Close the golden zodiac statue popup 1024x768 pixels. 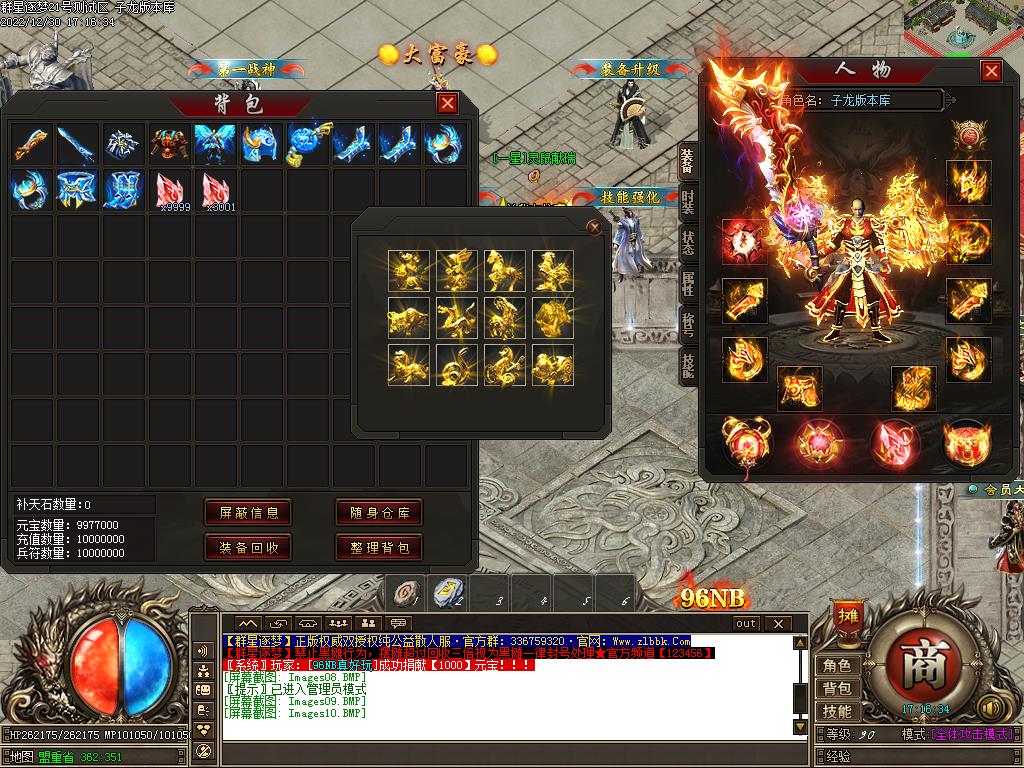594,228
